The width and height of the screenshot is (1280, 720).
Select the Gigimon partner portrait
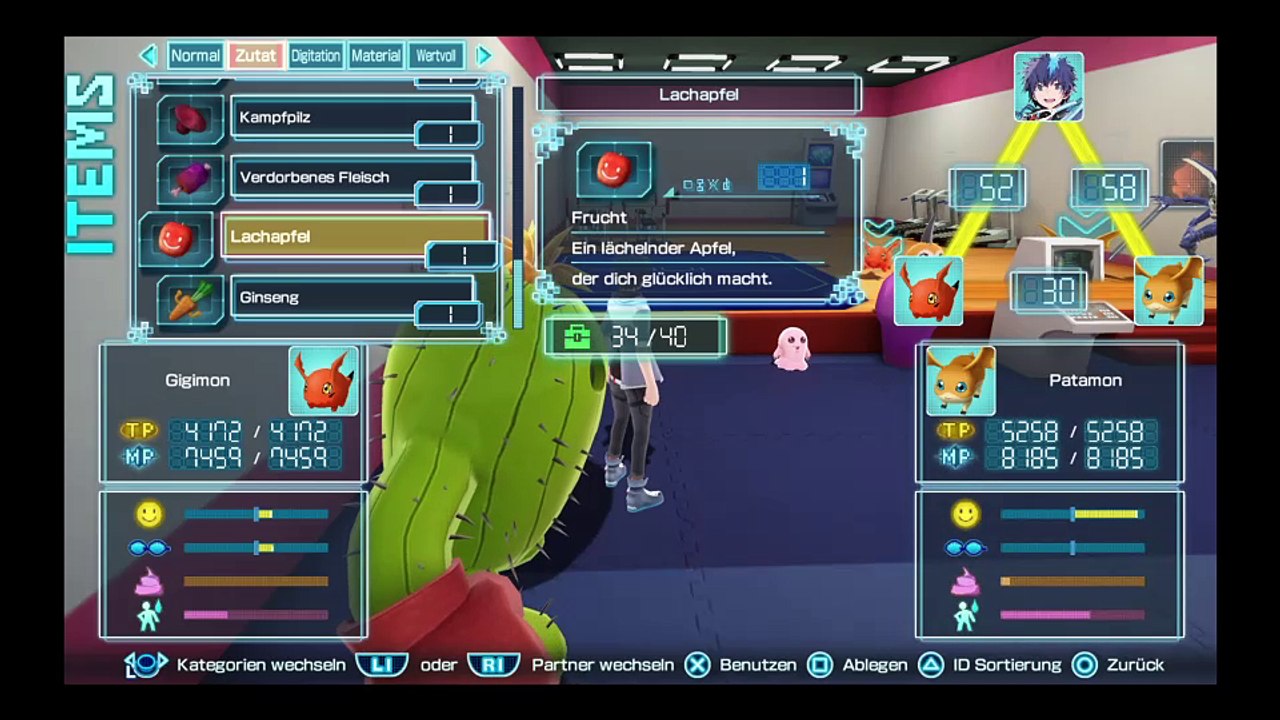(323, 381)
